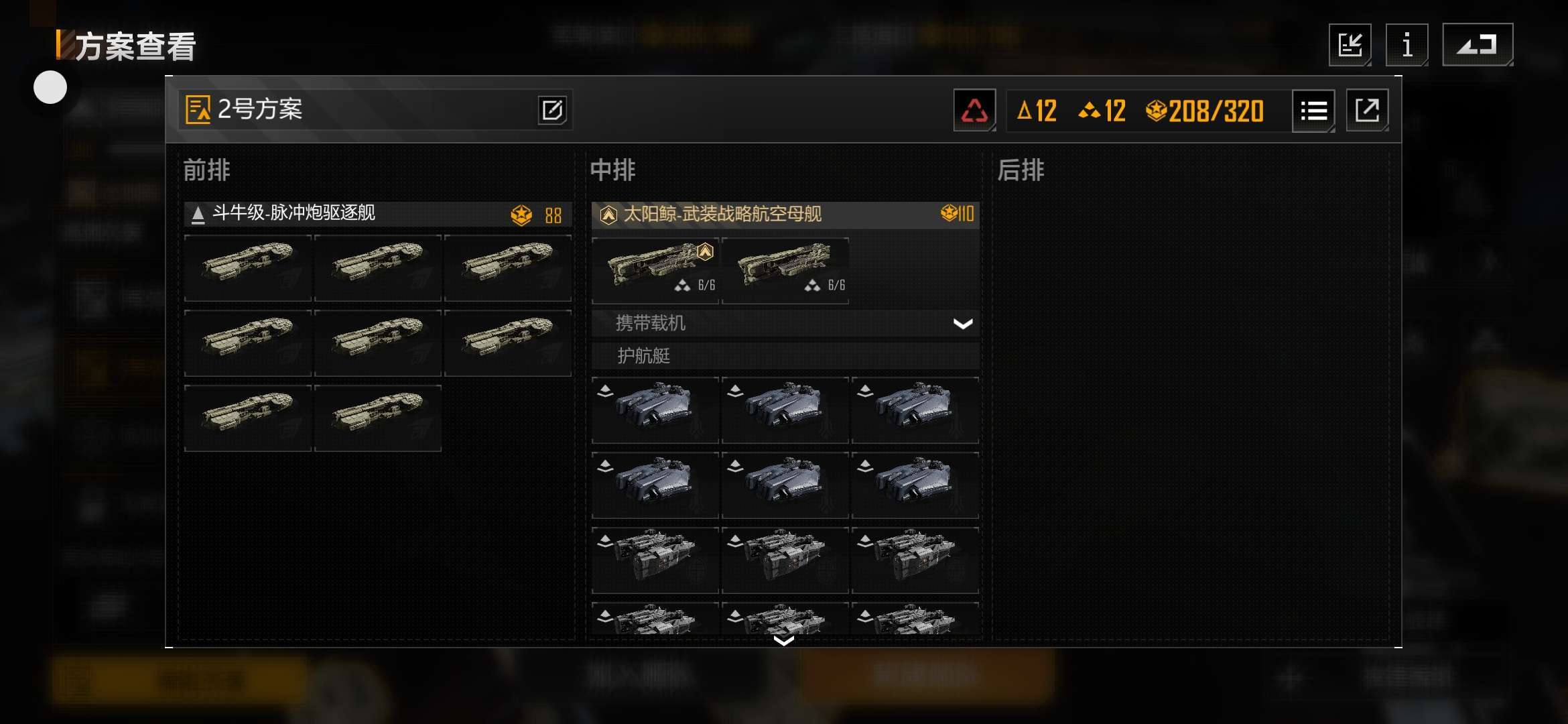Choose the flagship carrier with command badge
Image resolution: width=1568 pixels, height=724 pixels.
655,269
